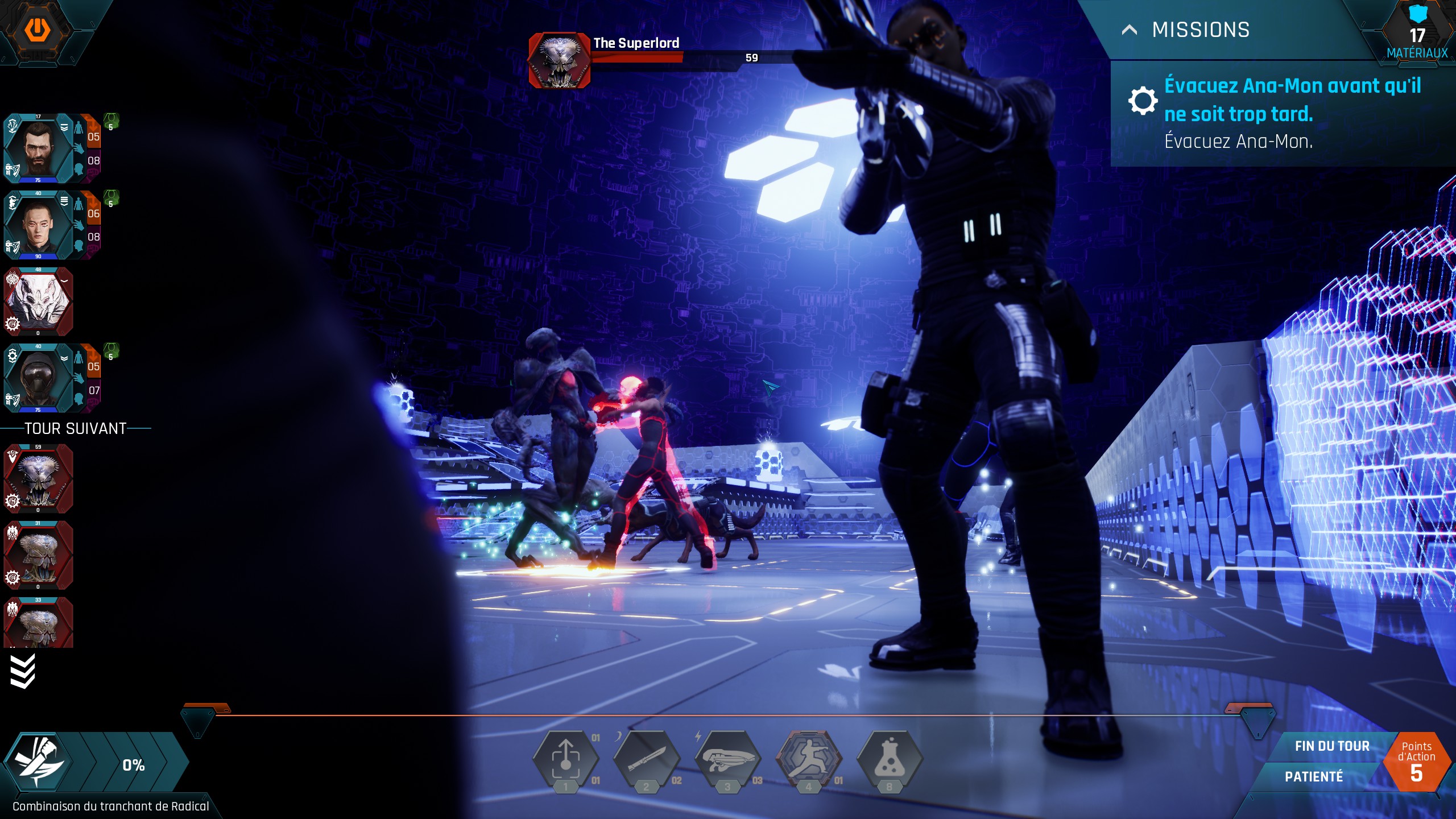Screen dimensions: 1456x819
Task: Open the orange power menu button
Action: point(38,28)
